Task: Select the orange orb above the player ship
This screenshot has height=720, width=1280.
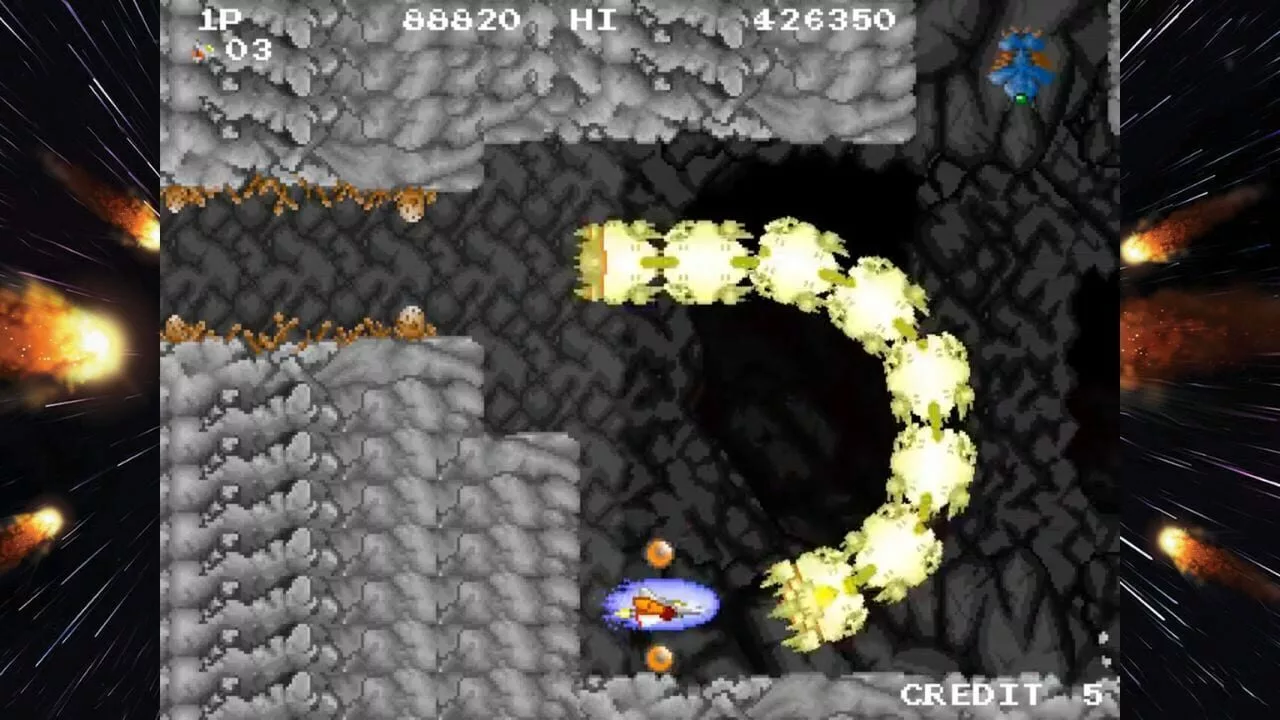Action: (x=659, y=551)
